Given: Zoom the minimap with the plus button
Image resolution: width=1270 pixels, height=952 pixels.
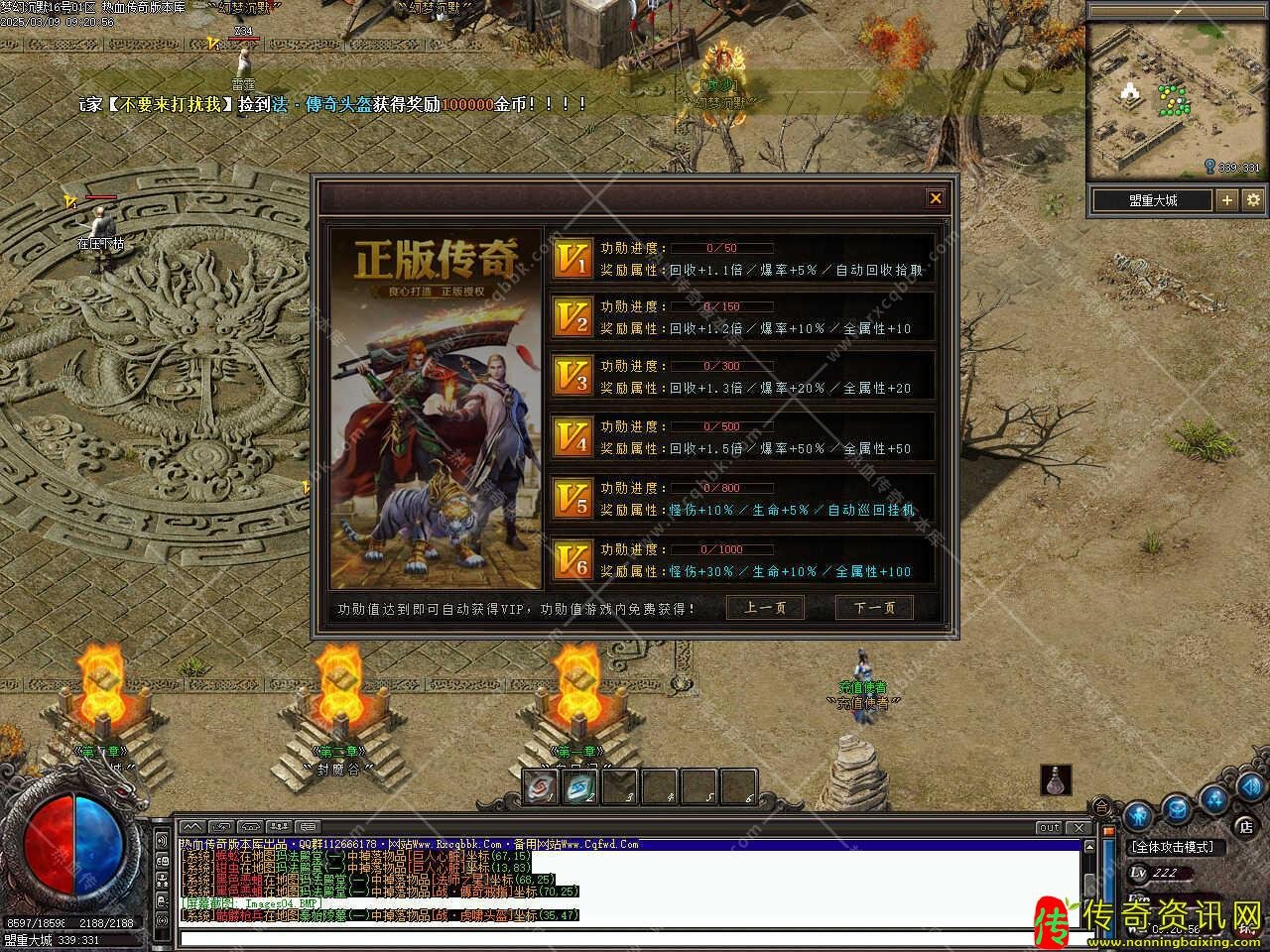Looking at the screenshot, I should pos(1227,200).
